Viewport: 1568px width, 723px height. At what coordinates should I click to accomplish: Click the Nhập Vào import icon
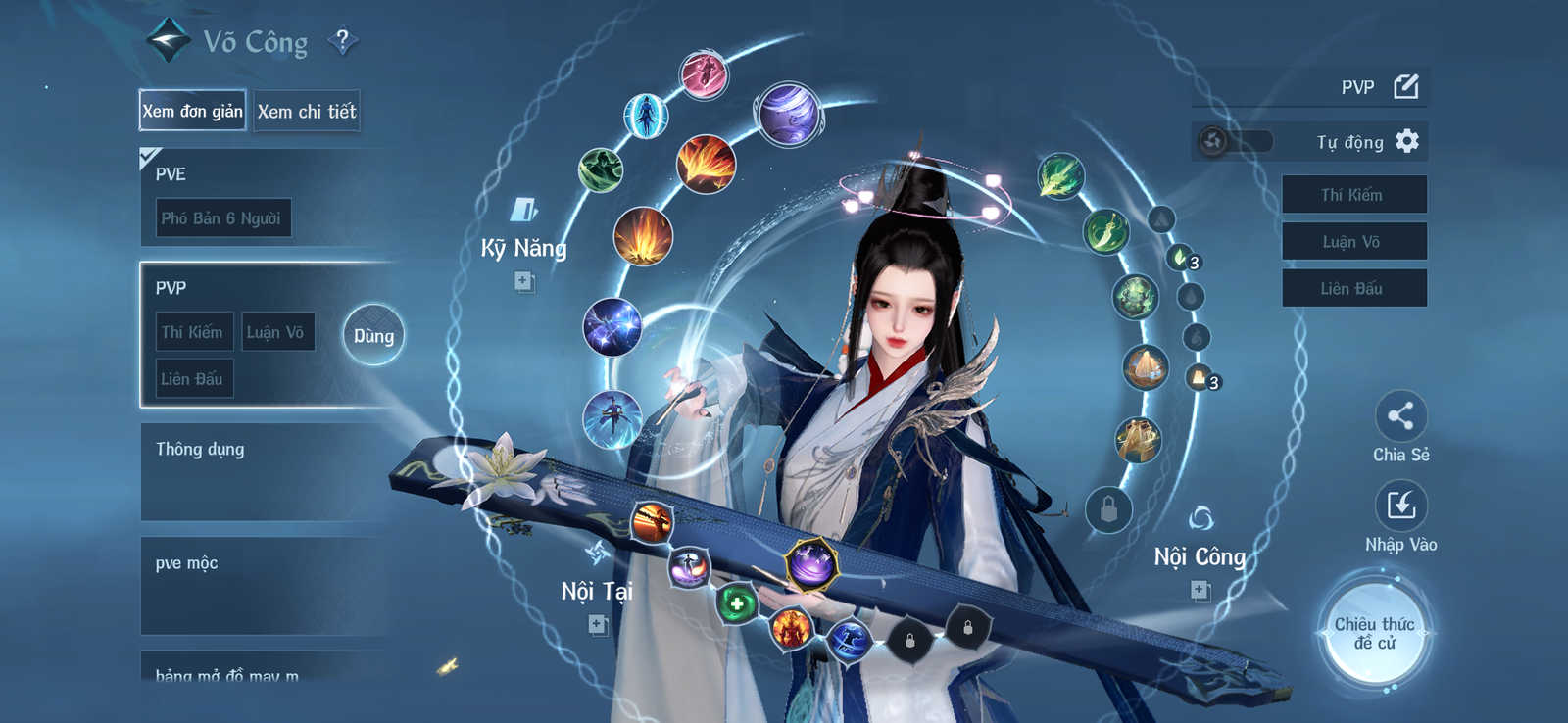[1401, 505]
